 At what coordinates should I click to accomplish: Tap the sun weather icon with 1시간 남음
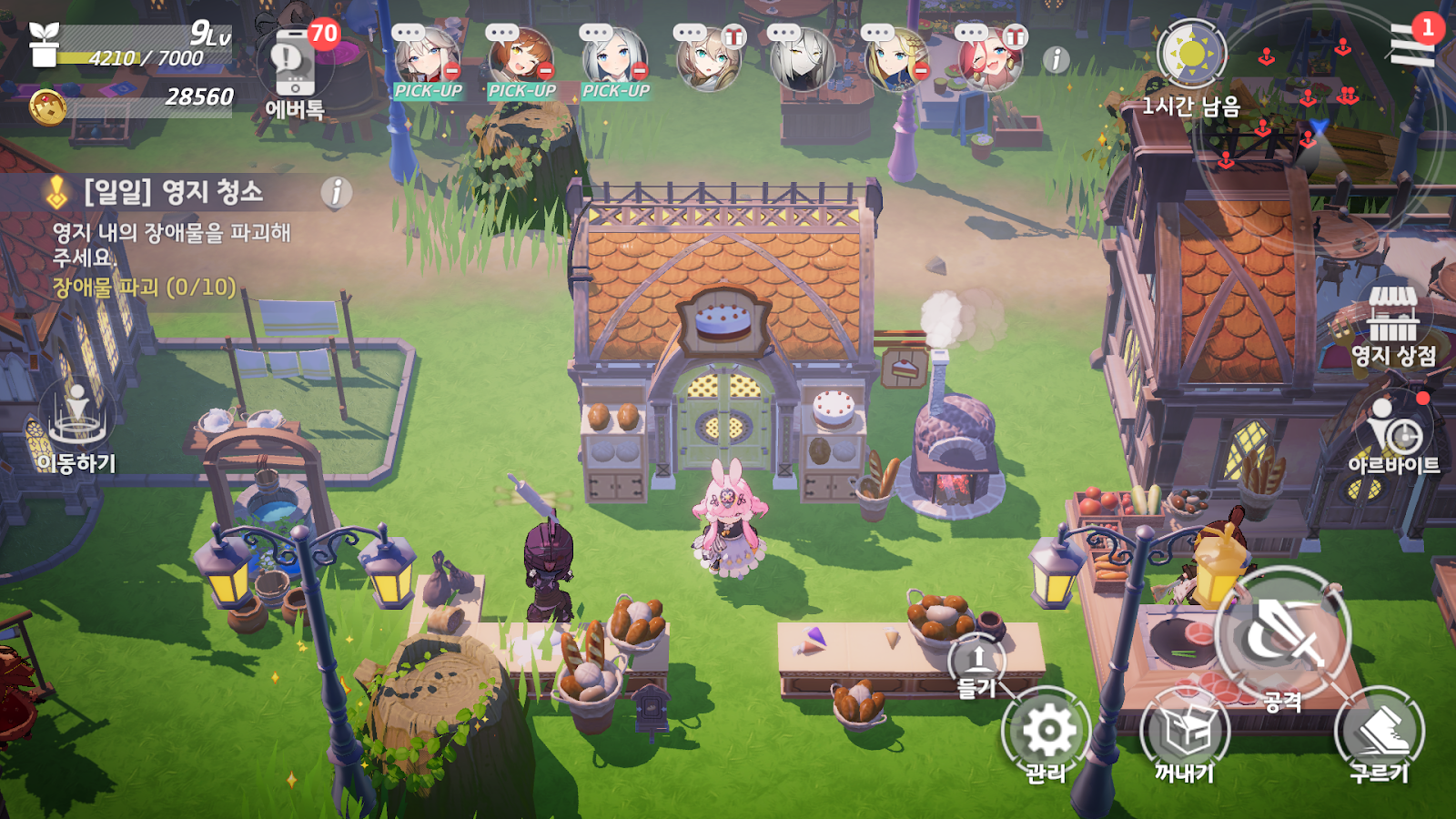1191,55
